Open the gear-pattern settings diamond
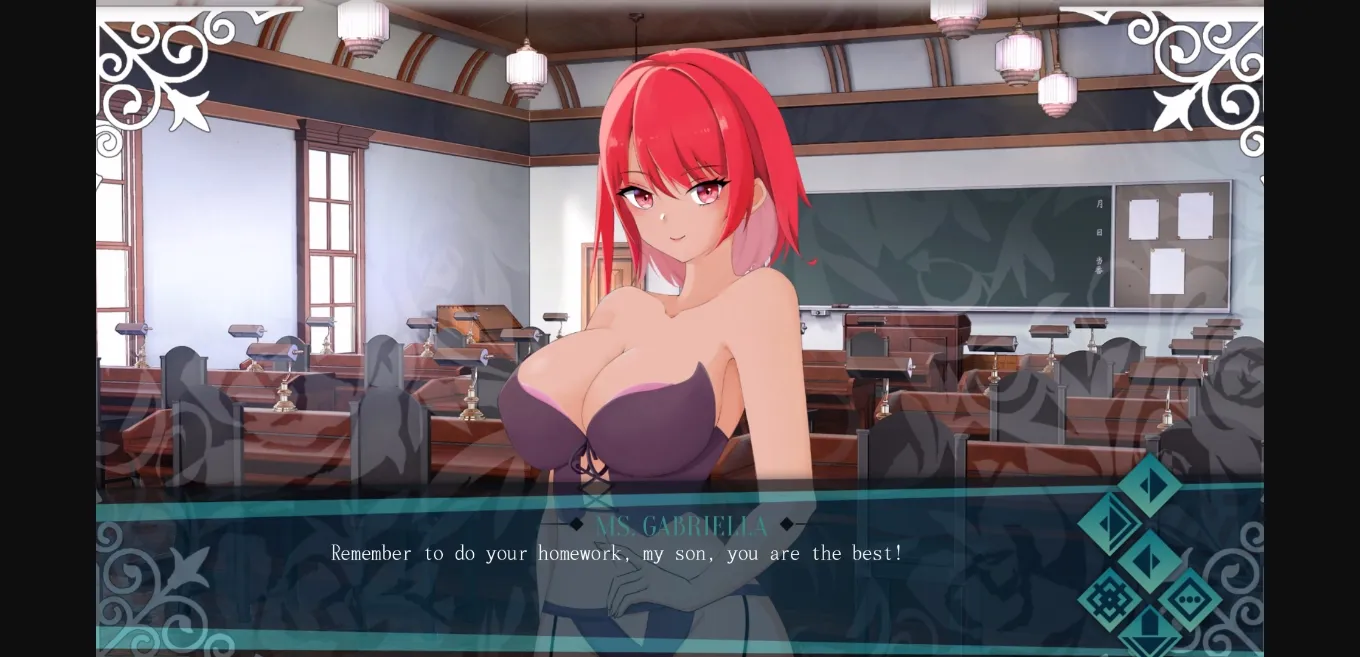 [1110, 600]
